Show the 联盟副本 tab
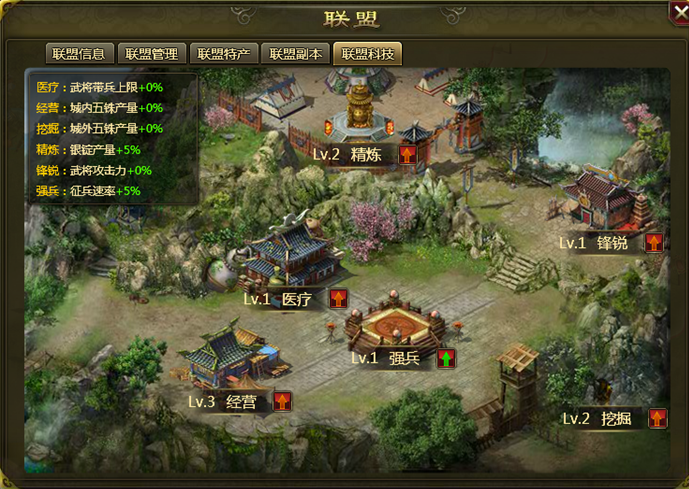Image resolution: width=689 pixels, height=489 pixels. coord(296,54)
